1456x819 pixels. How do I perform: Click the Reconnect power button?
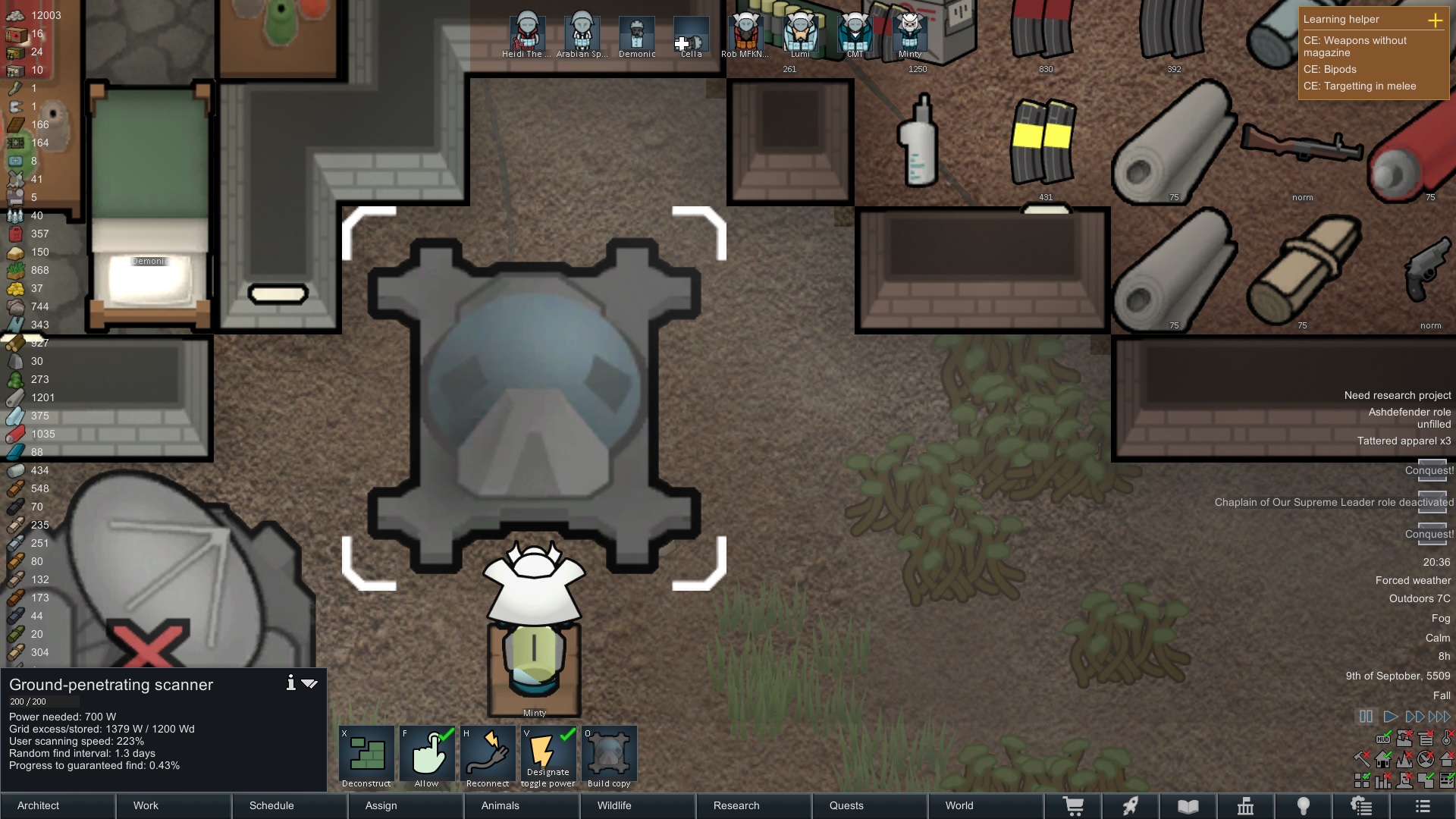[488, 756]
